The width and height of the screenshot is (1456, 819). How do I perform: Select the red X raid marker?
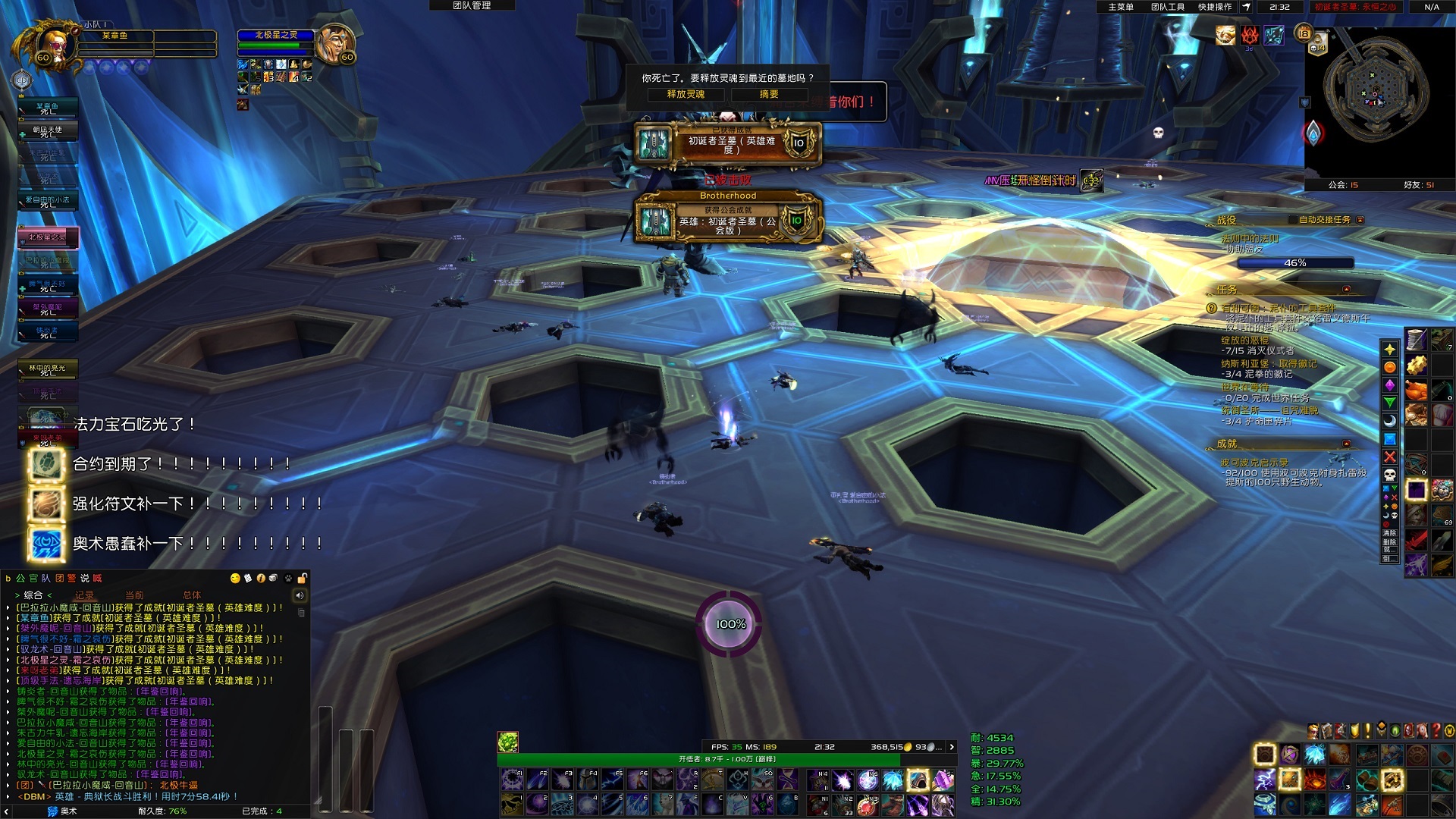coord(1389,457)
